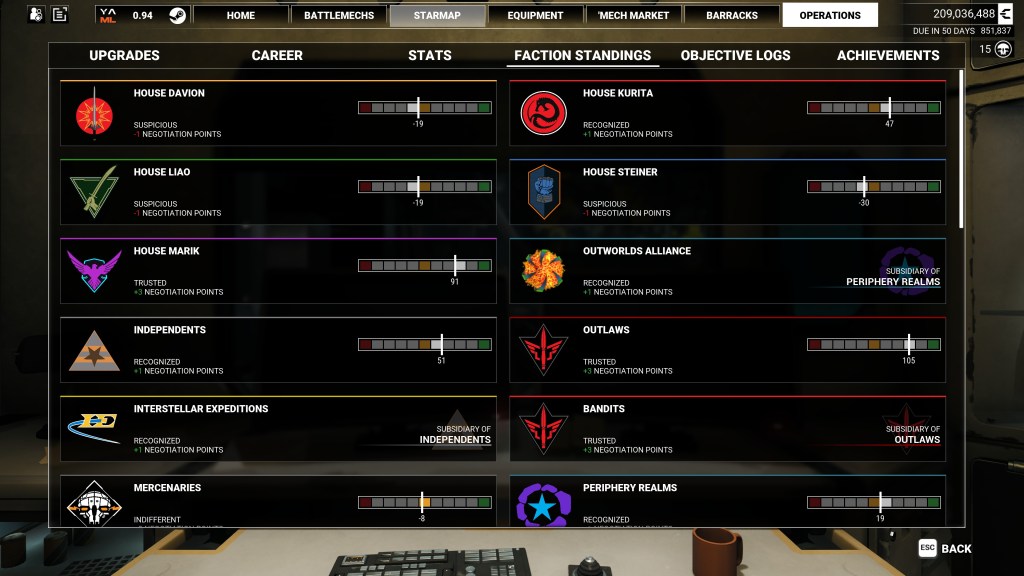The width and height of the screenshot is (1024, 576).
Task: Click the Operations tab
Action: (830, 15)
